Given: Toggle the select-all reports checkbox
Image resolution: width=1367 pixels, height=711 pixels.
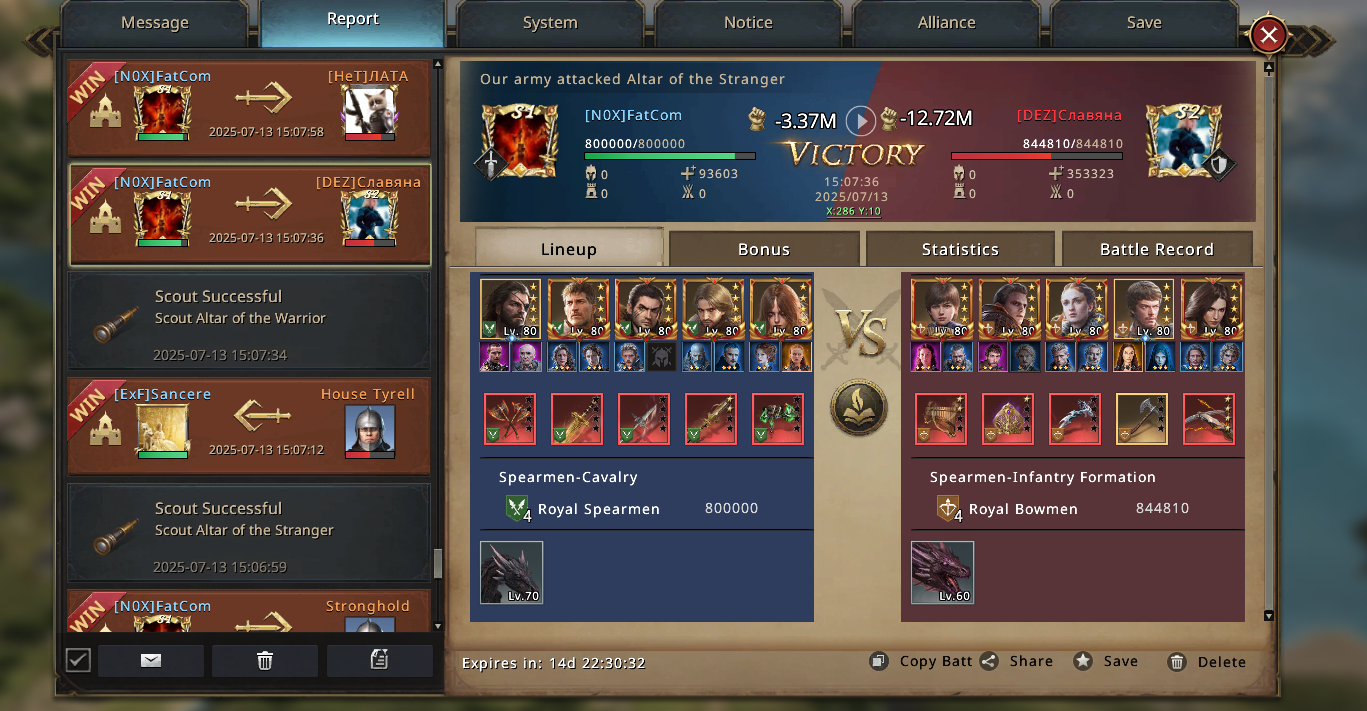Looking at the screenshot, I should click(x=78, y=660).
